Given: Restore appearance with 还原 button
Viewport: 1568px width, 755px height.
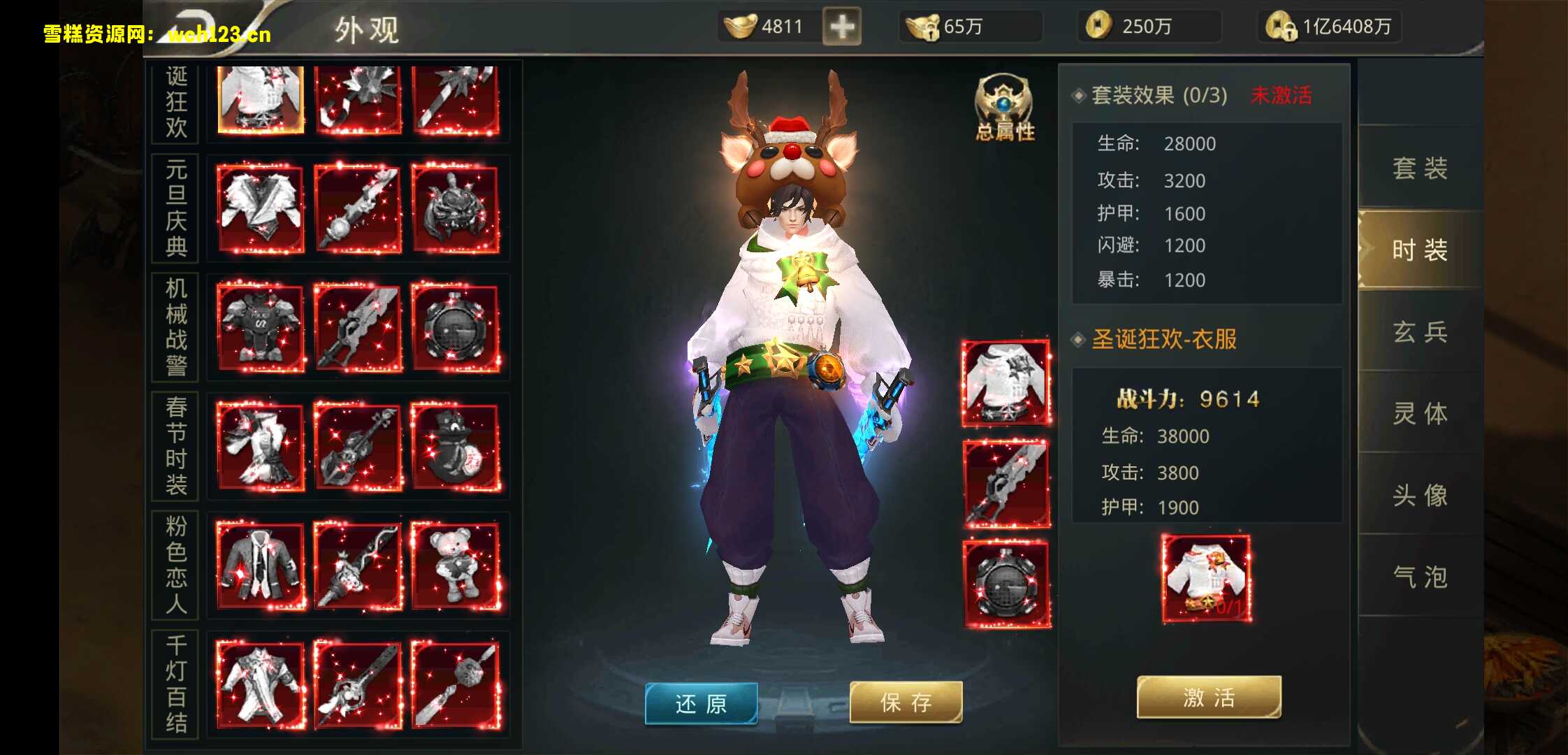Looking at the screenshot, I should (701, 703).
